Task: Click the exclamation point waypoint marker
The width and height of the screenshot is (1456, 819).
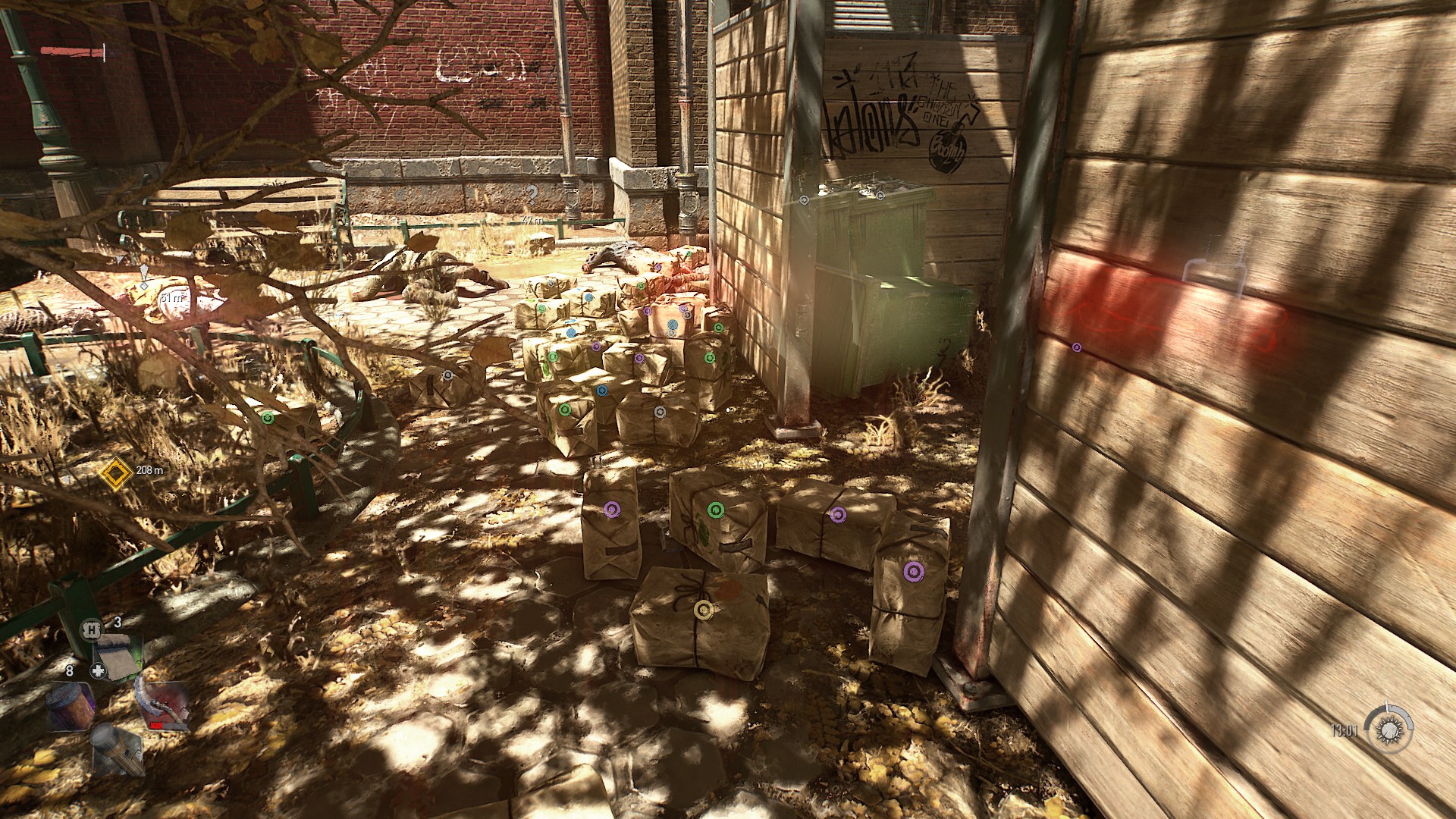Action: 144,274
